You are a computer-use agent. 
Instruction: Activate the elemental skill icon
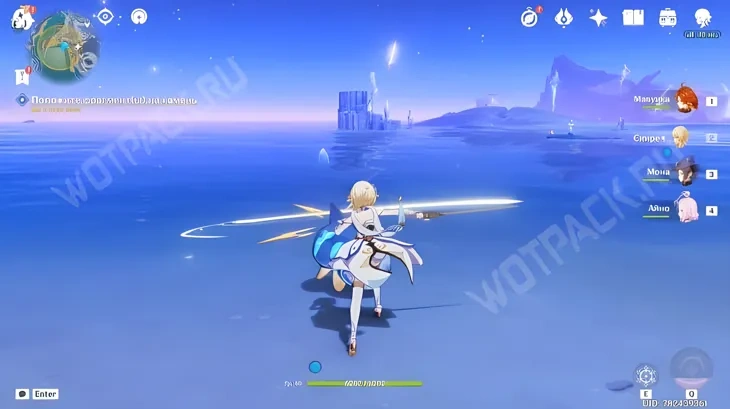647,377
